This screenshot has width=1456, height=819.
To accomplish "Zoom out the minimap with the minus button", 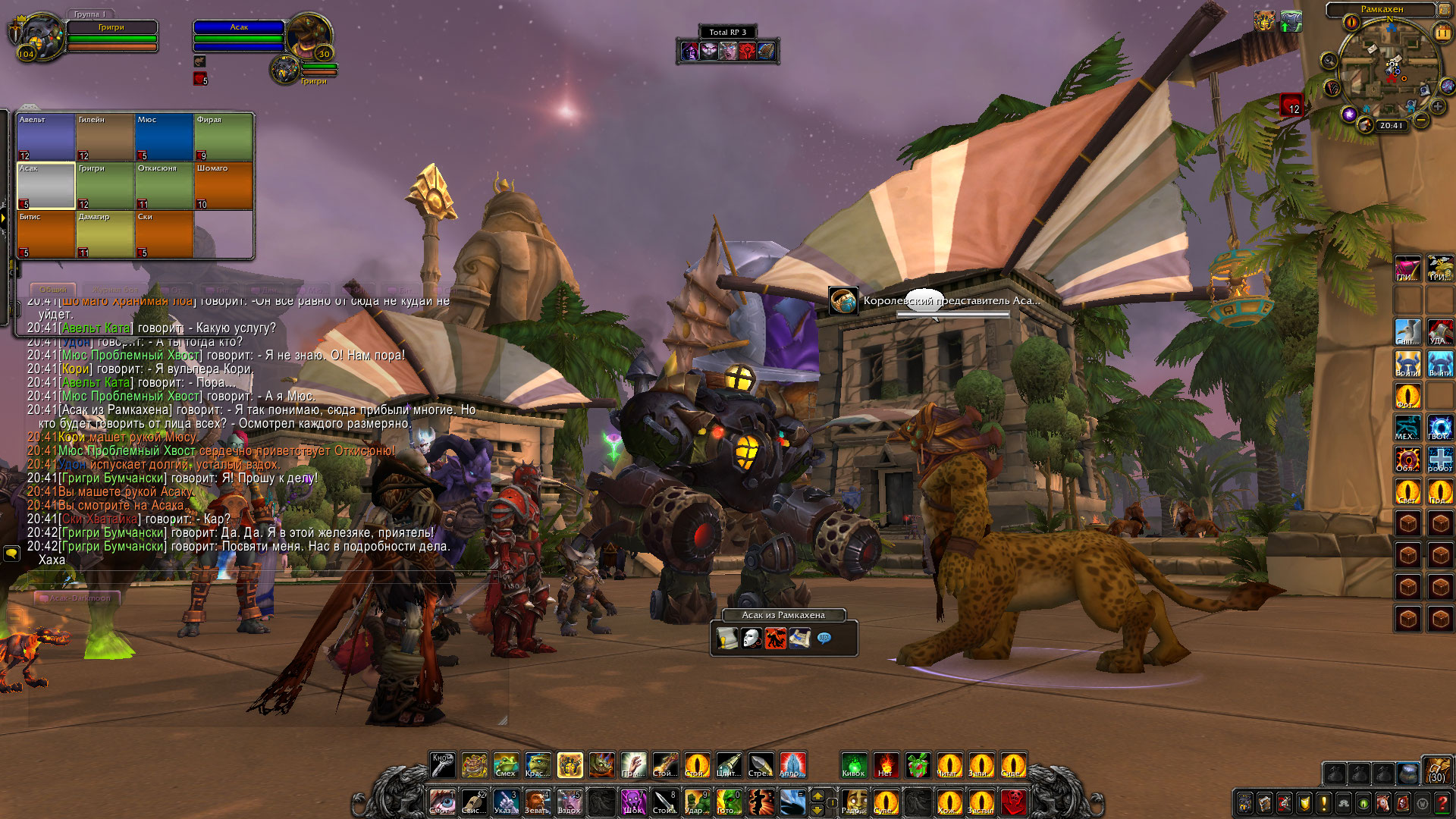I will tap(1421, 121).
